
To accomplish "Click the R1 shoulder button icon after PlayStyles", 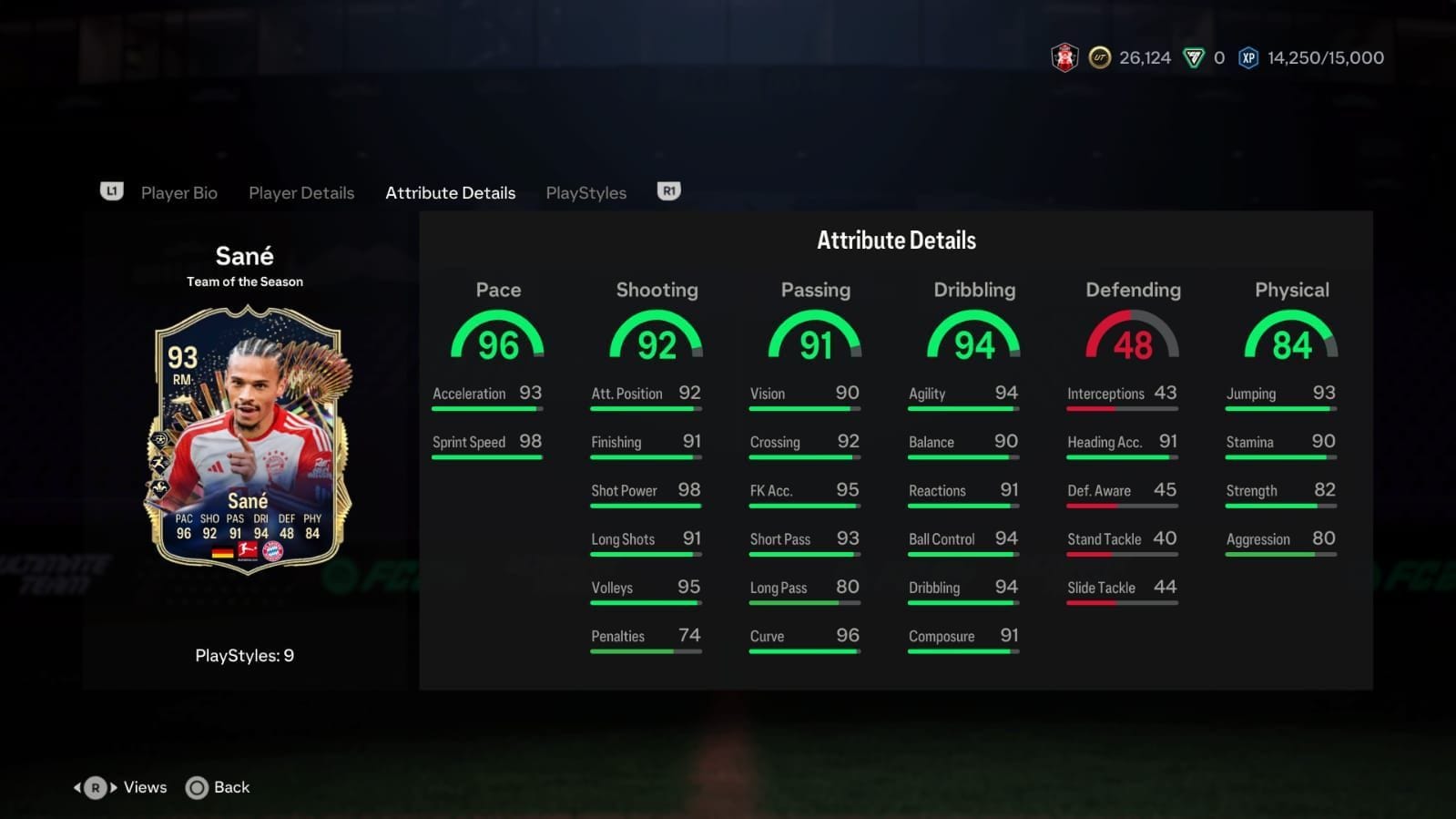I will click(669, 191).
